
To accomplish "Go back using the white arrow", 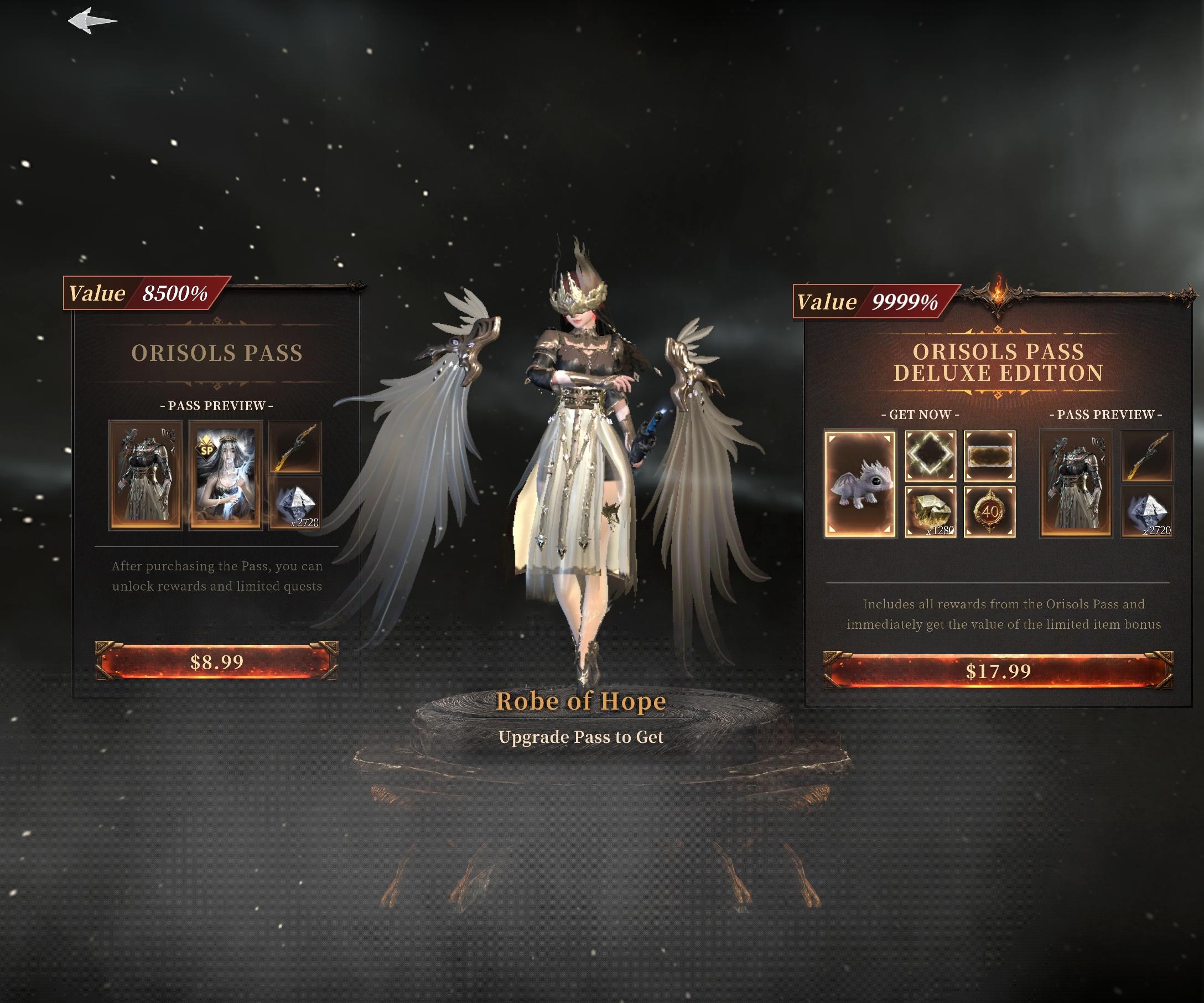I will pyautogui.click(x=92, y=20).
